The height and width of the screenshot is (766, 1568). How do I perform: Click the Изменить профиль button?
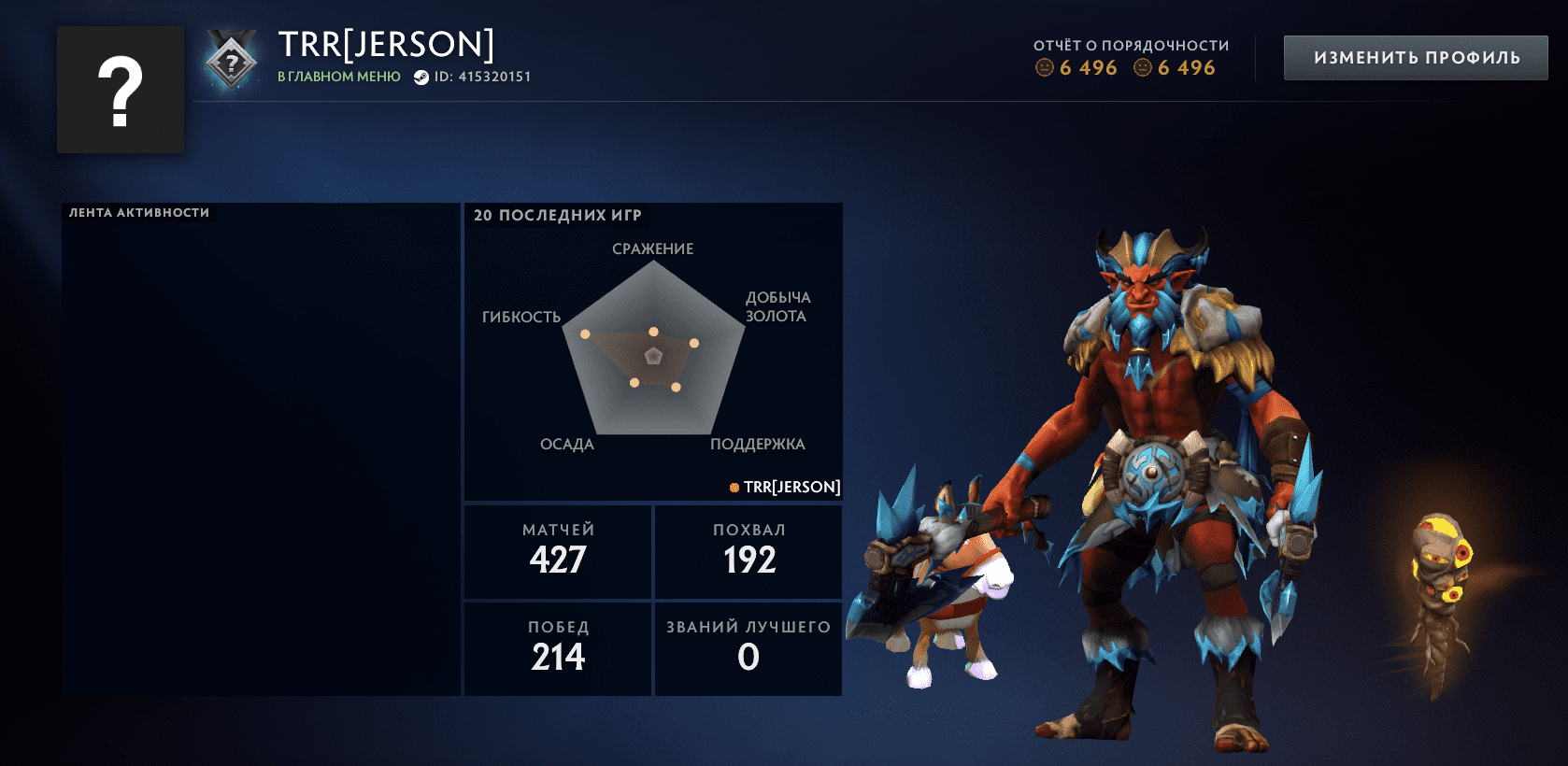pyautogui.click(x=1416, y=58)
